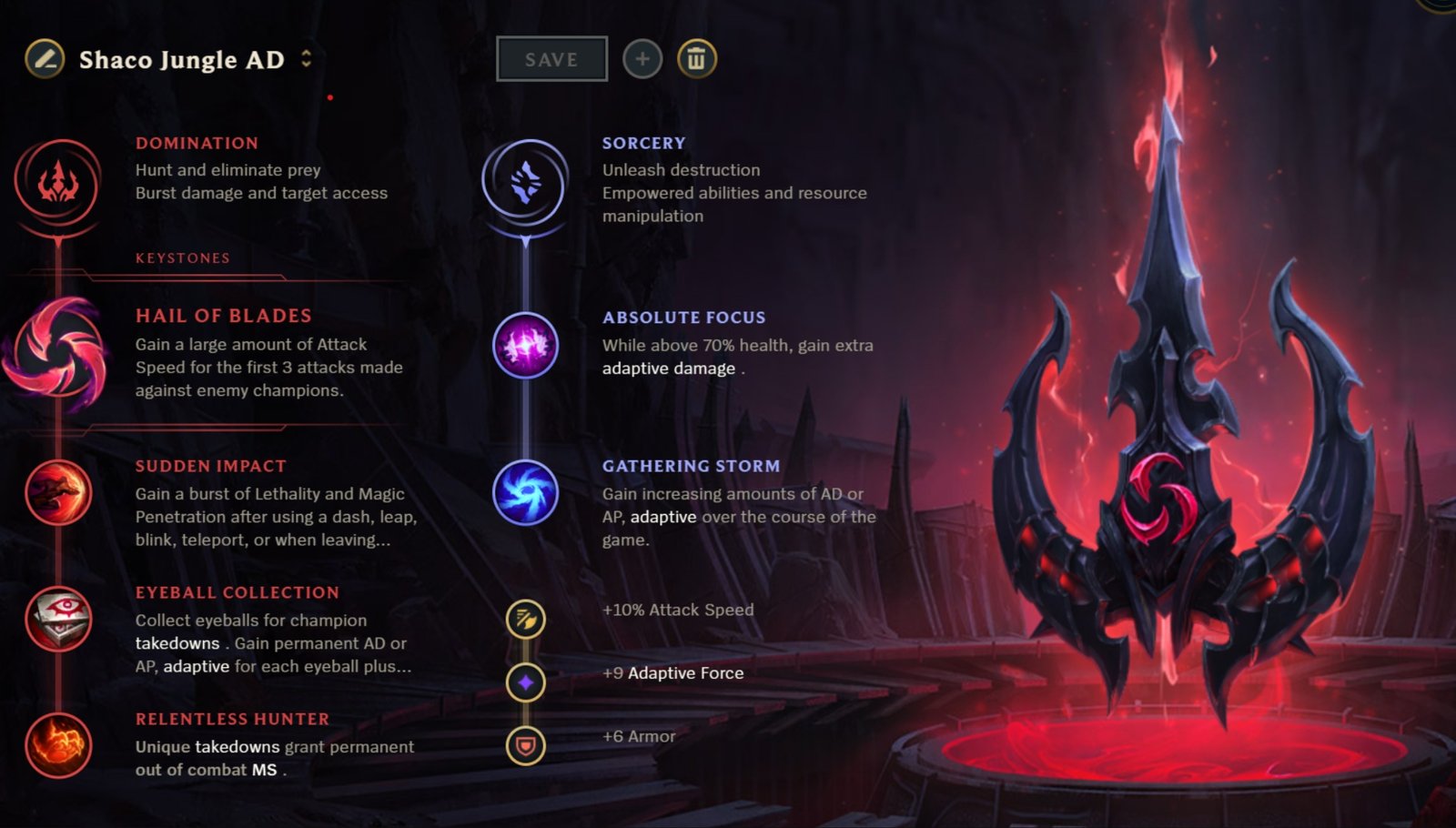Select the +10% Attack Speed shard
The width and height of the screenshot is (1456, 828).
tap(525, 617)
